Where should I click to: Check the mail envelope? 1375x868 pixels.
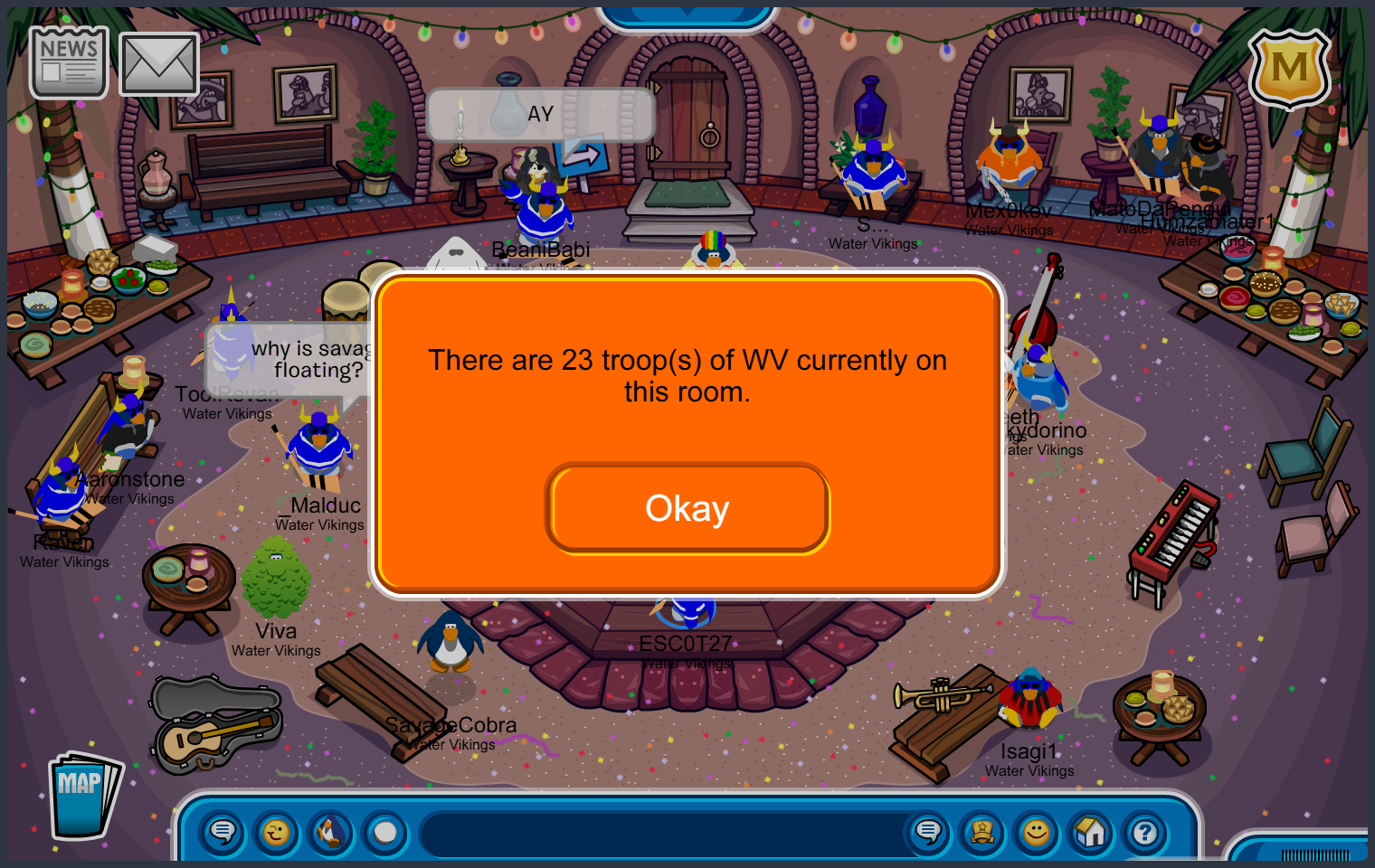point(159,64)
